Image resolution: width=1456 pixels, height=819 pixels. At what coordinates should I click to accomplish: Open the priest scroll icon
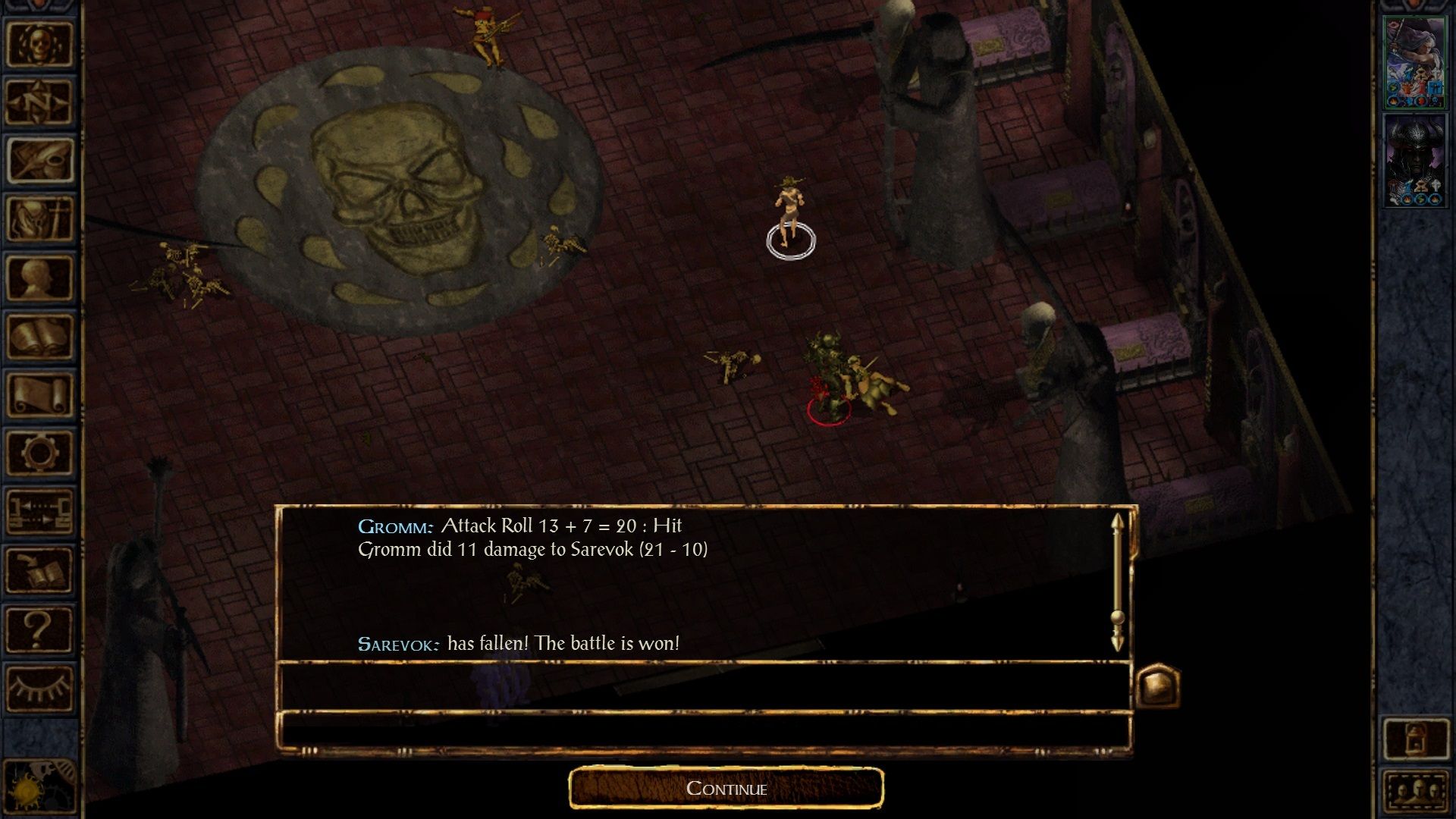[x=39, y=394]
